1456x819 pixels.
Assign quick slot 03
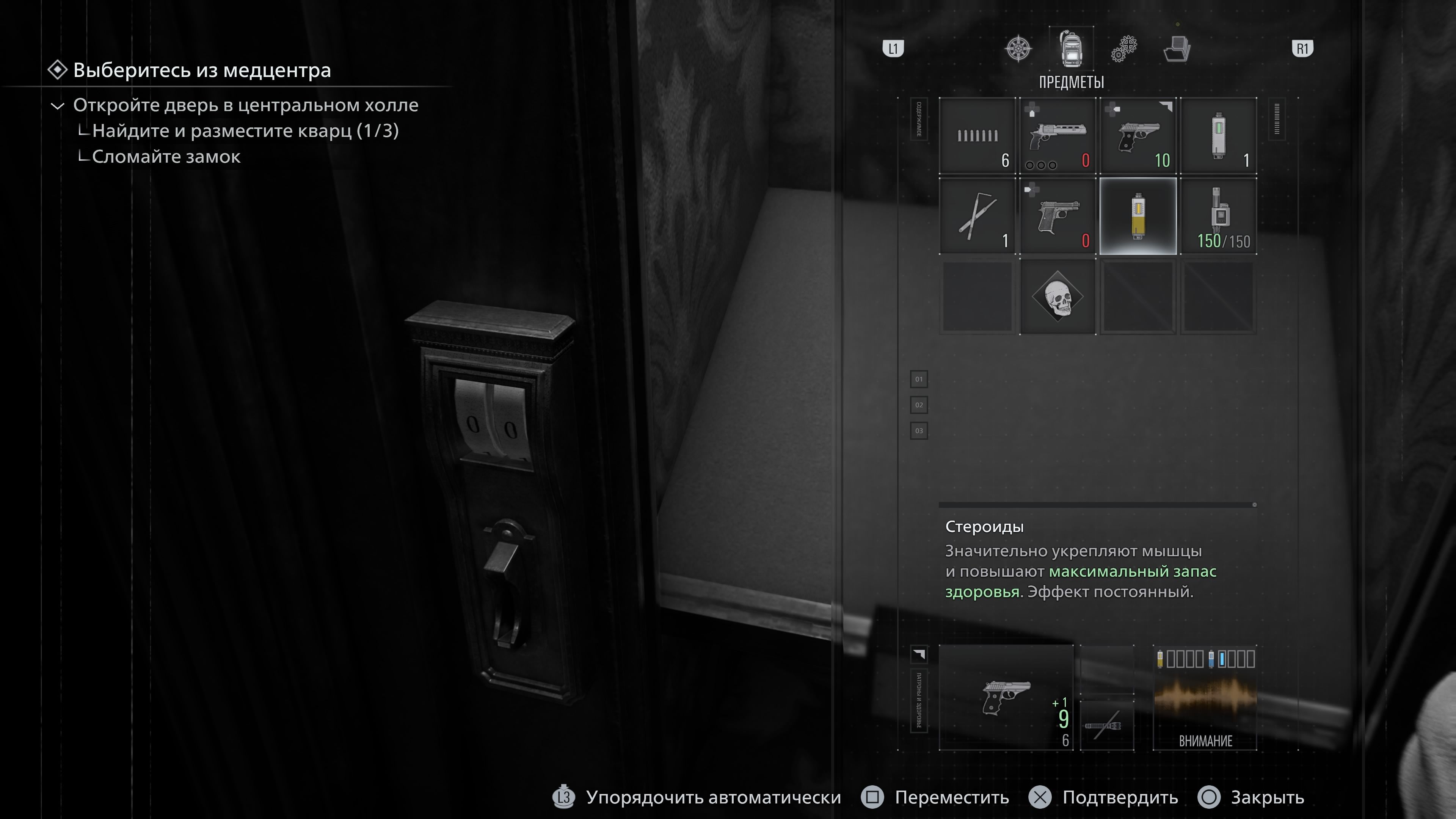click(x=919, y=431)
